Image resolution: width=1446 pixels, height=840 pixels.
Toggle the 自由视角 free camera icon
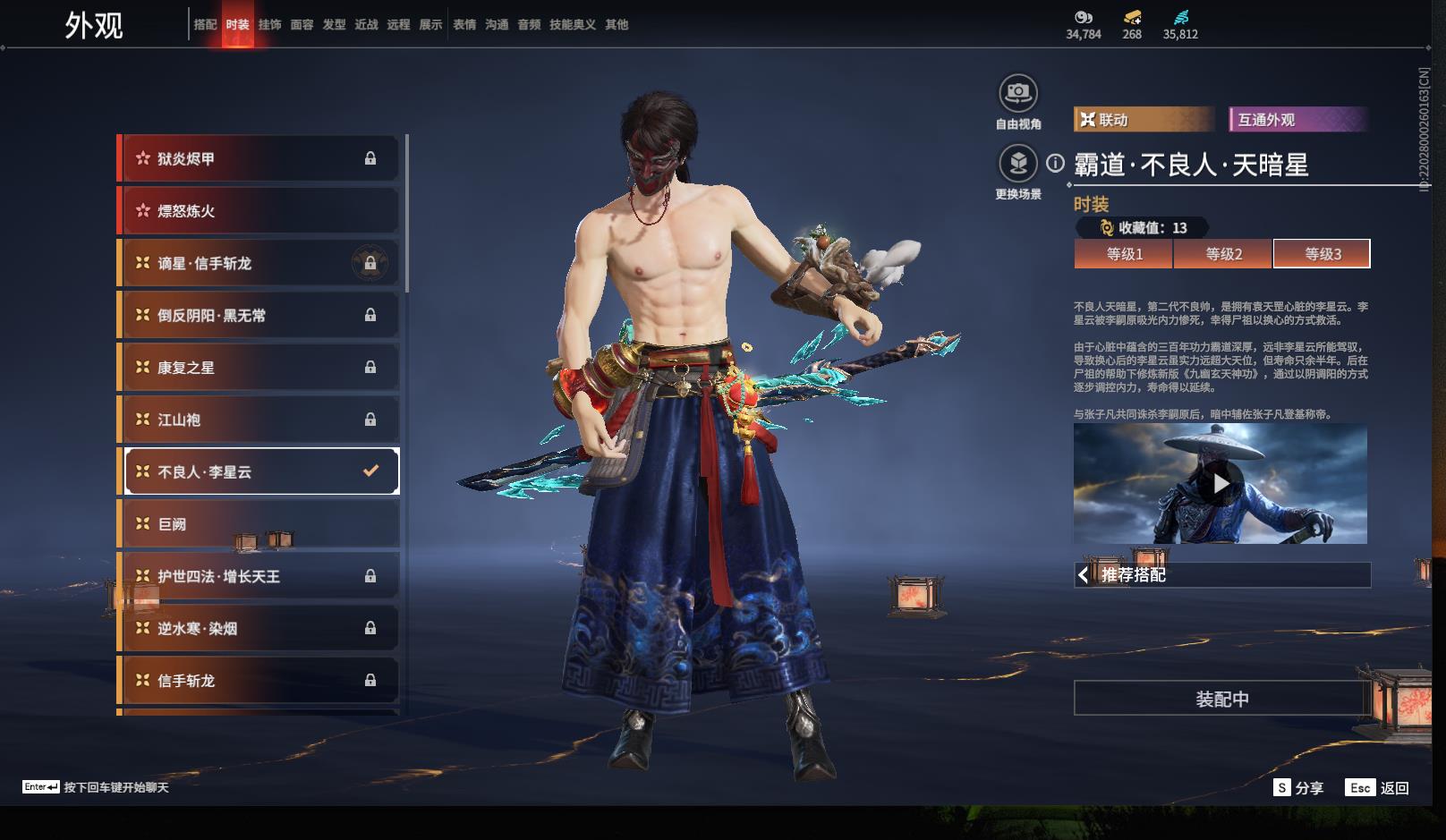[1017, 93]
